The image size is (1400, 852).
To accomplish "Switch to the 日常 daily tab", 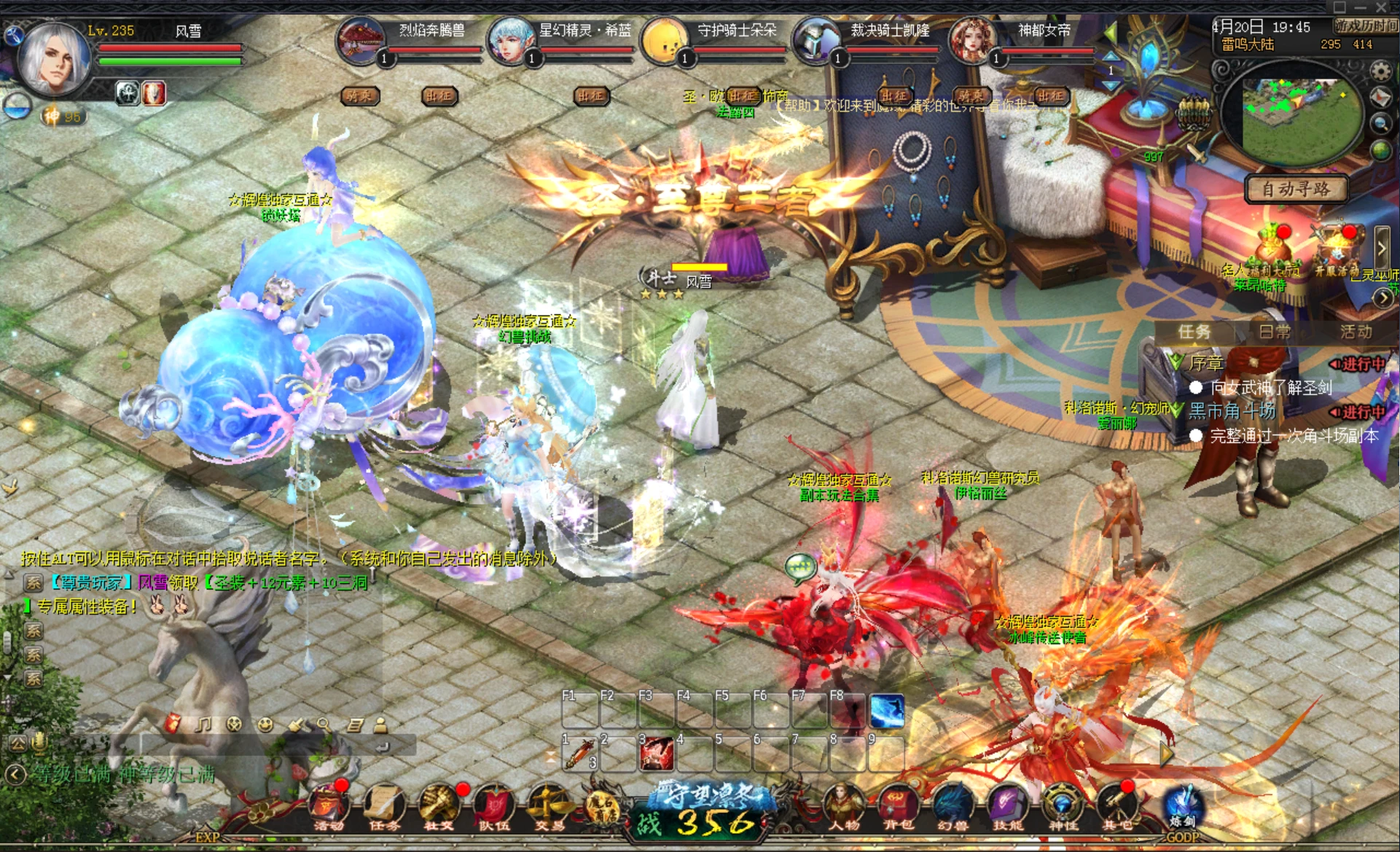I will point(1275,332).
